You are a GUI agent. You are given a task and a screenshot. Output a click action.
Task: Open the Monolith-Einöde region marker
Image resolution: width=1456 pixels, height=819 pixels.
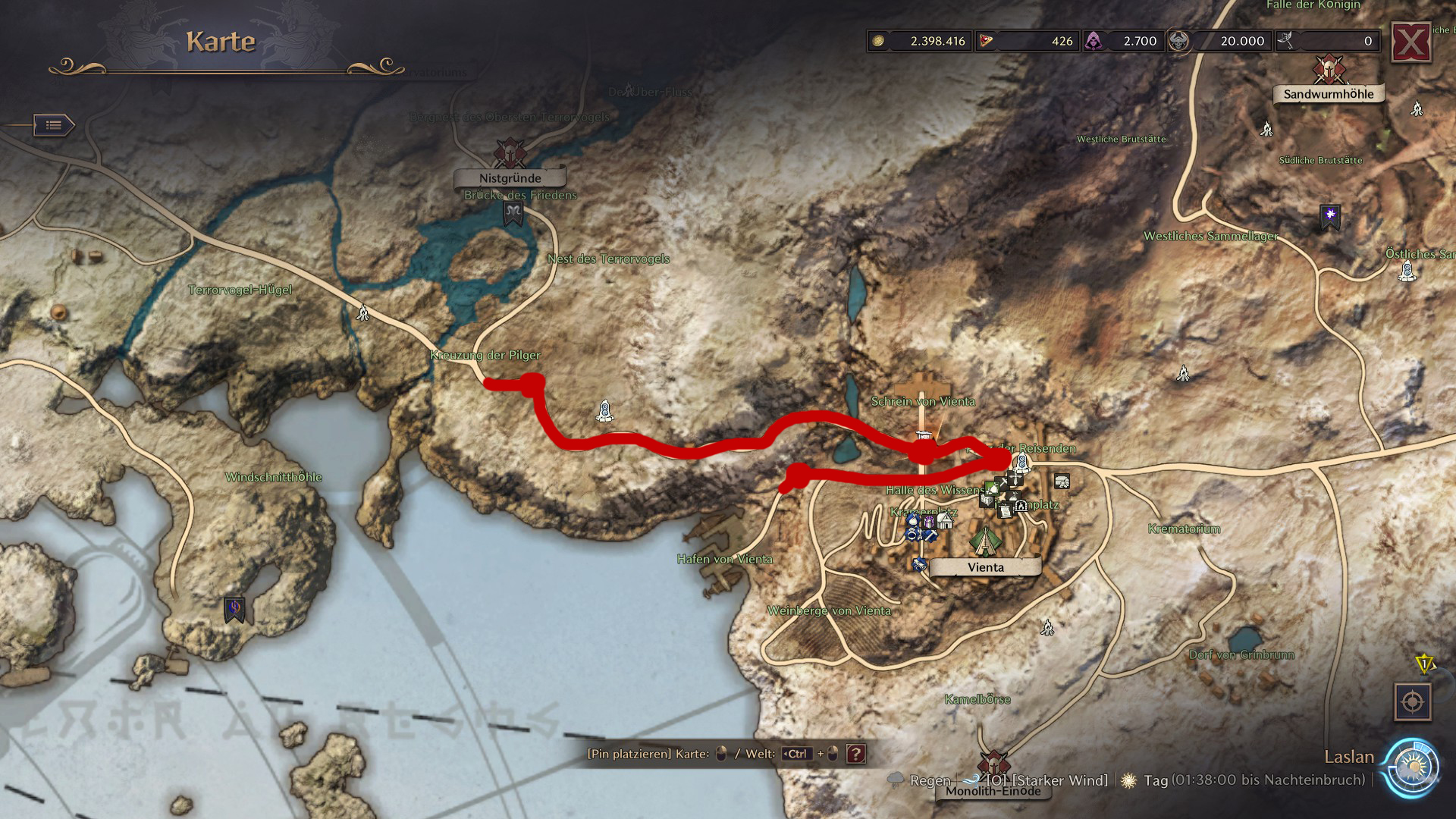tap(993, 764)
